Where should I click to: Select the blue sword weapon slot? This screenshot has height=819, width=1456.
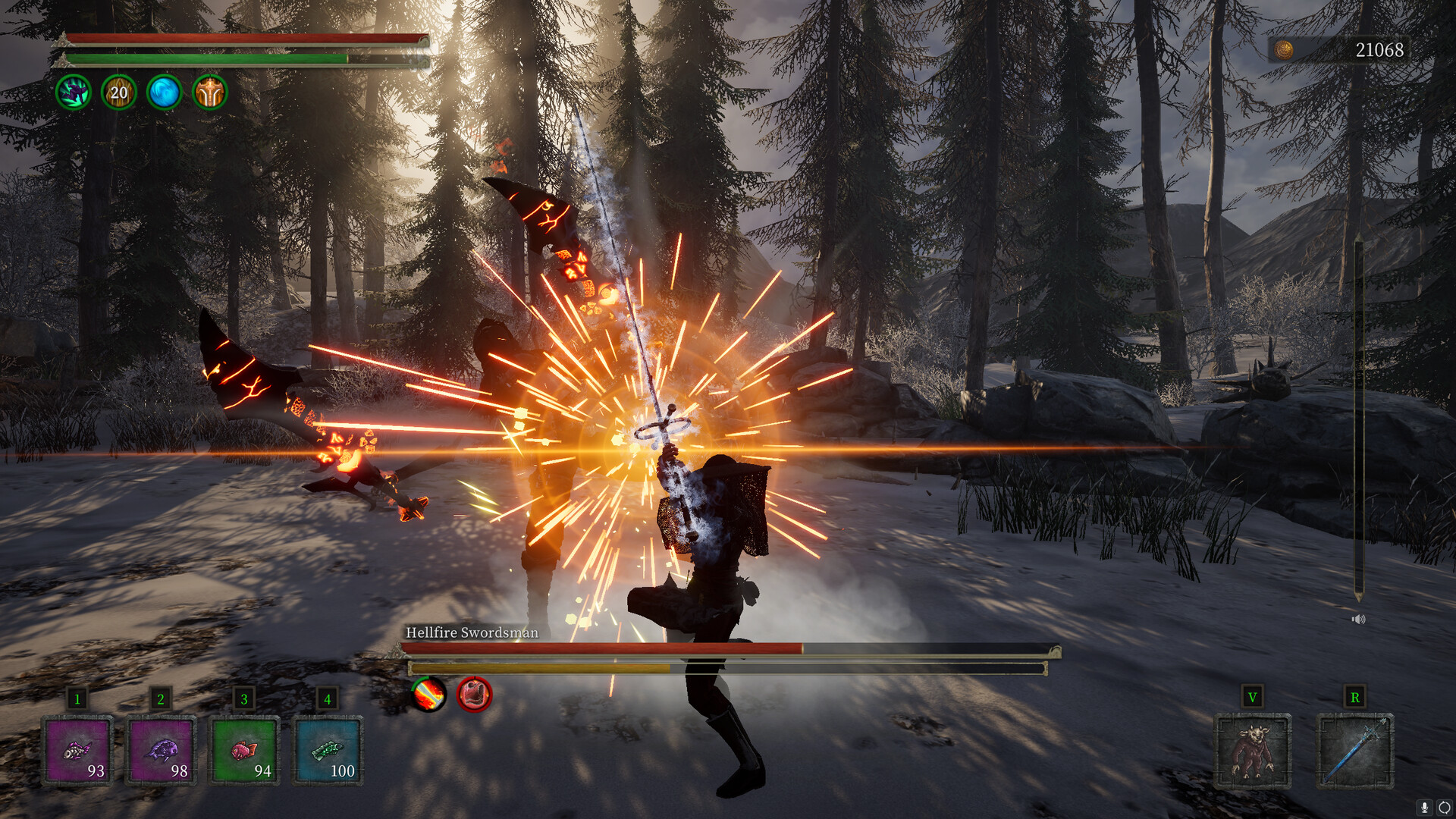pos(1355,751)
